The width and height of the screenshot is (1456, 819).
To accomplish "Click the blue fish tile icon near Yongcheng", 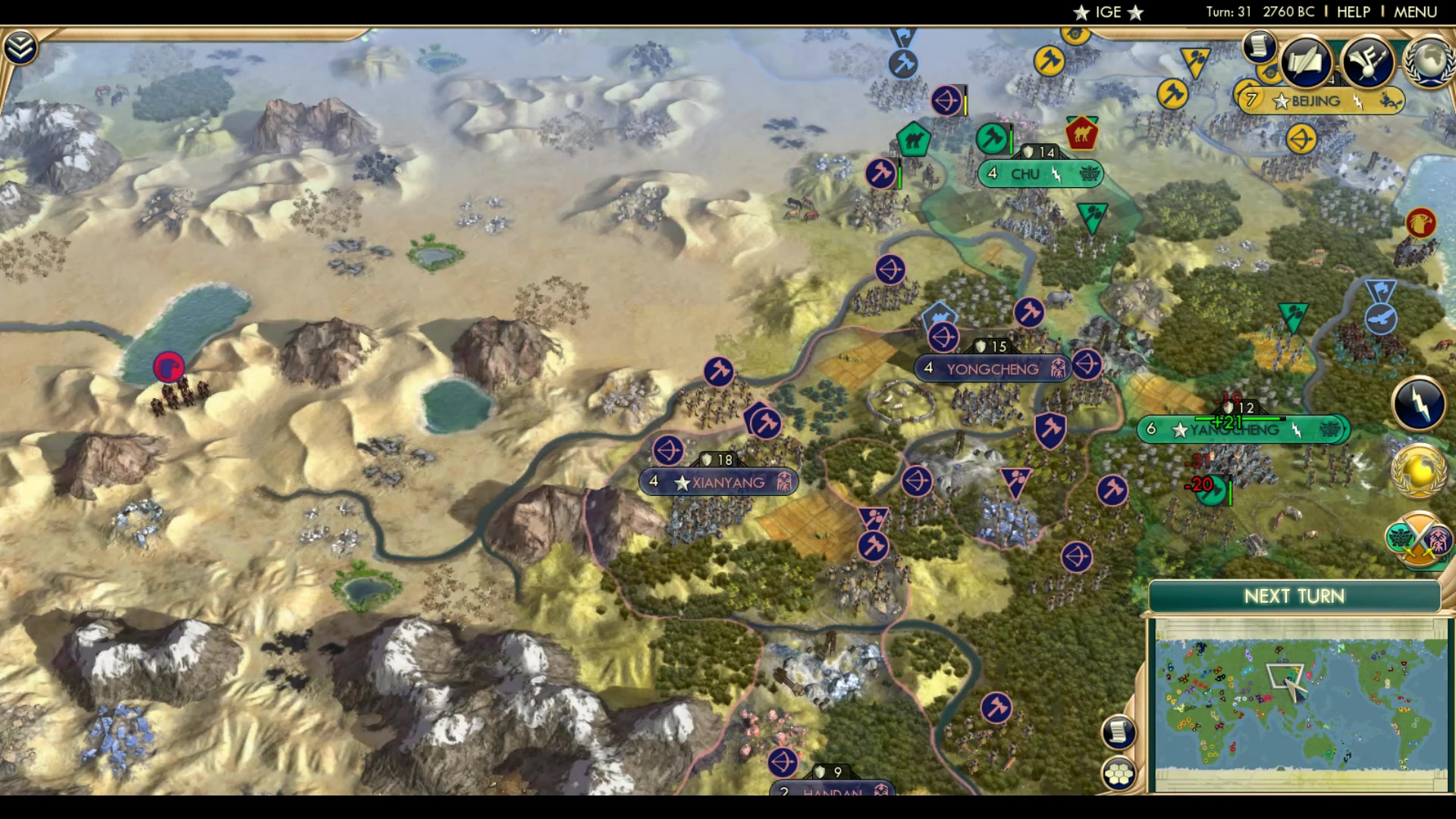I will 939,315.
